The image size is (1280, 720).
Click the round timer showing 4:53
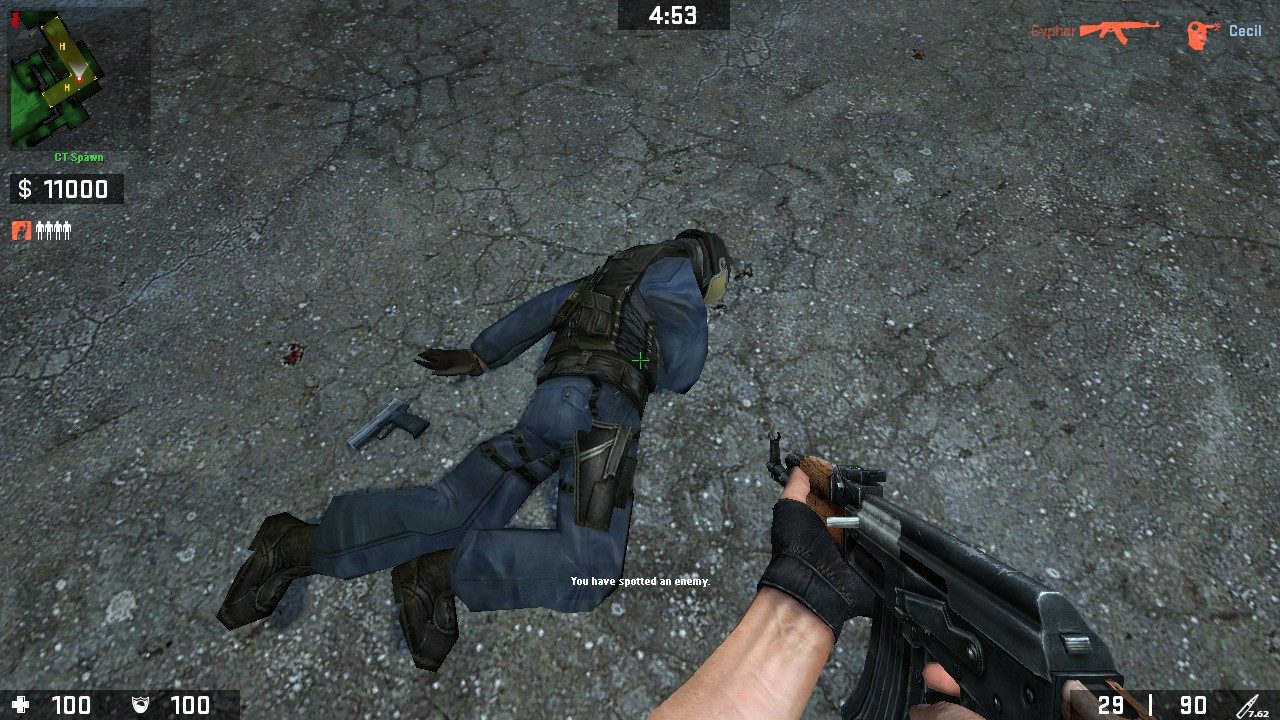point(674,15)
